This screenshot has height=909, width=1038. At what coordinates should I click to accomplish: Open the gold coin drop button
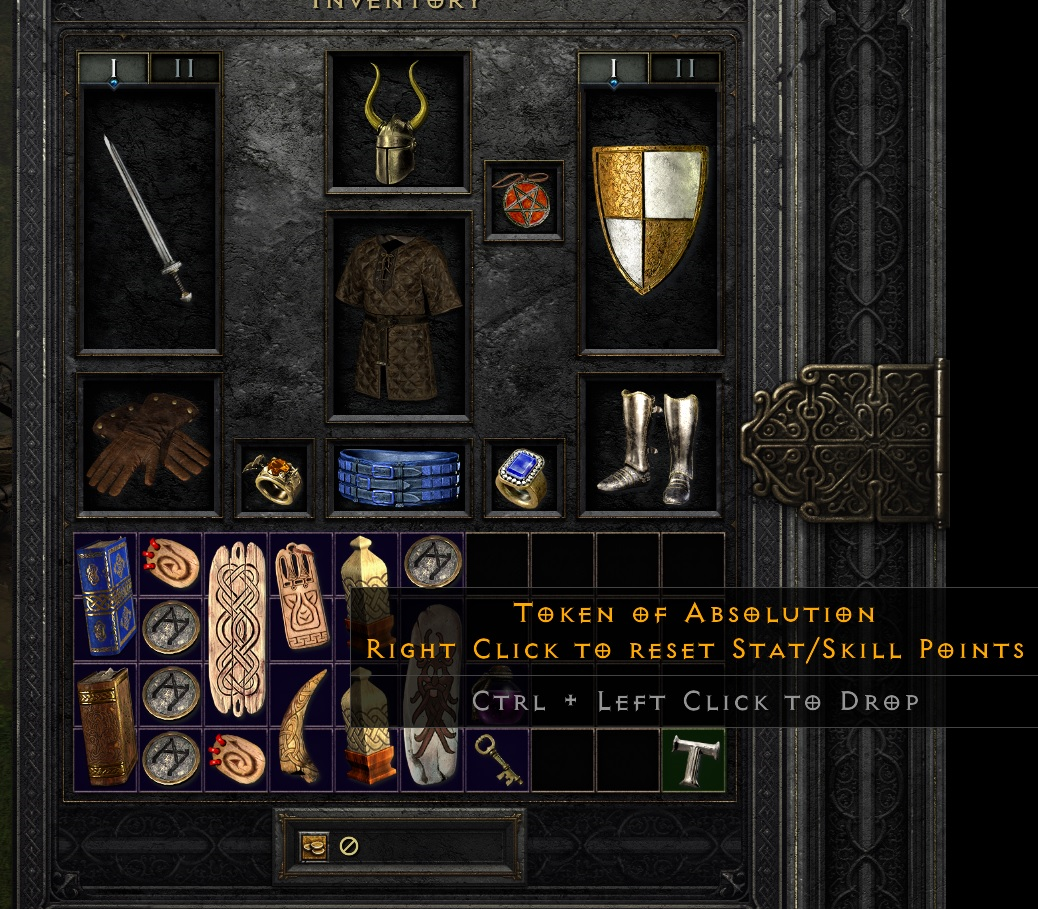(x=314, y=846)
